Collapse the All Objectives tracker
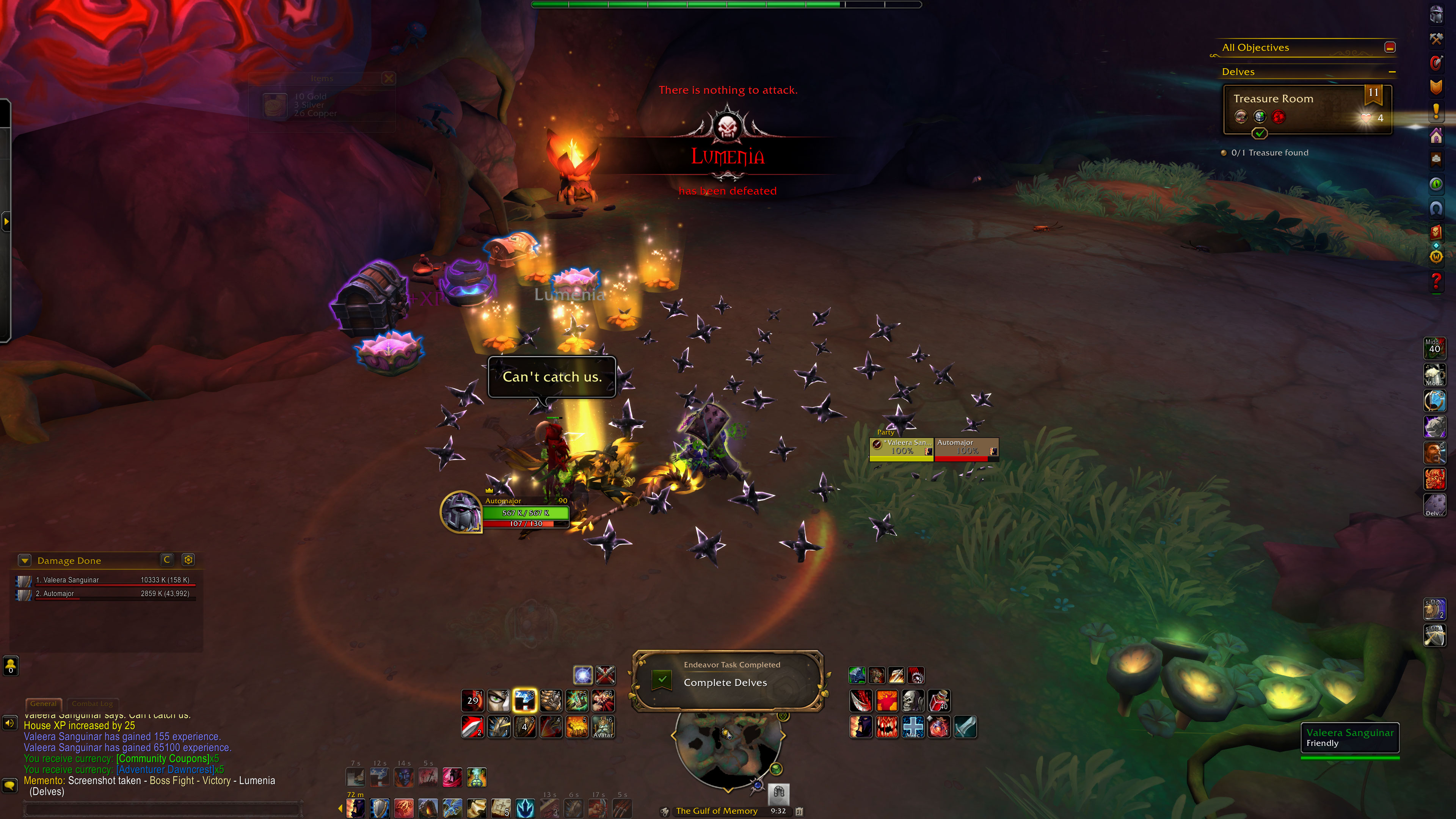This screenshot has width=1456, height=819. [x=1390, y=47]
